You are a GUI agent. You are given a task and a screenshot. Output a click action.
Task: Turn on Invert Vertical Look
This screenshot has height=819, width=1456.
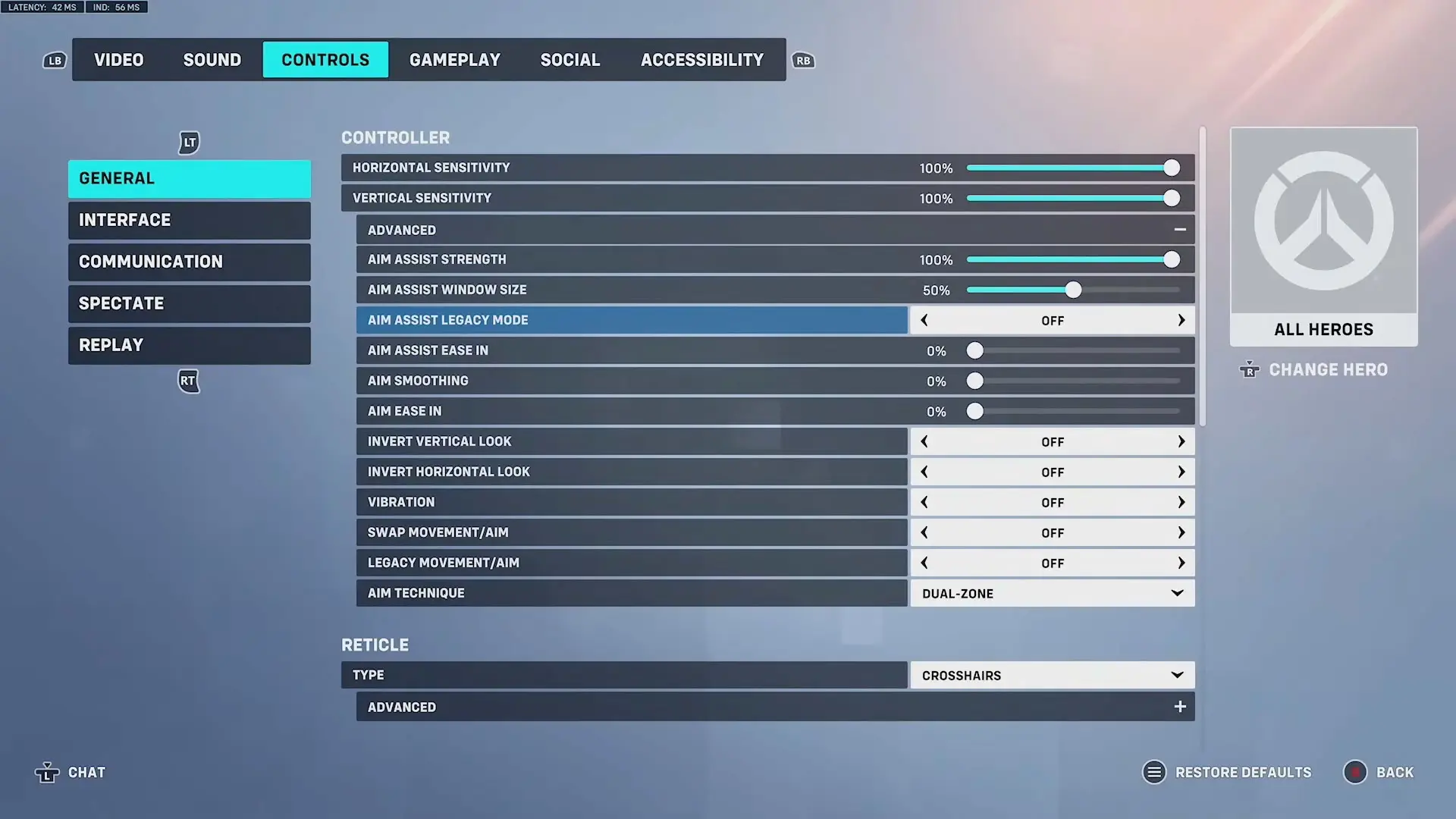pos(1181,441)
